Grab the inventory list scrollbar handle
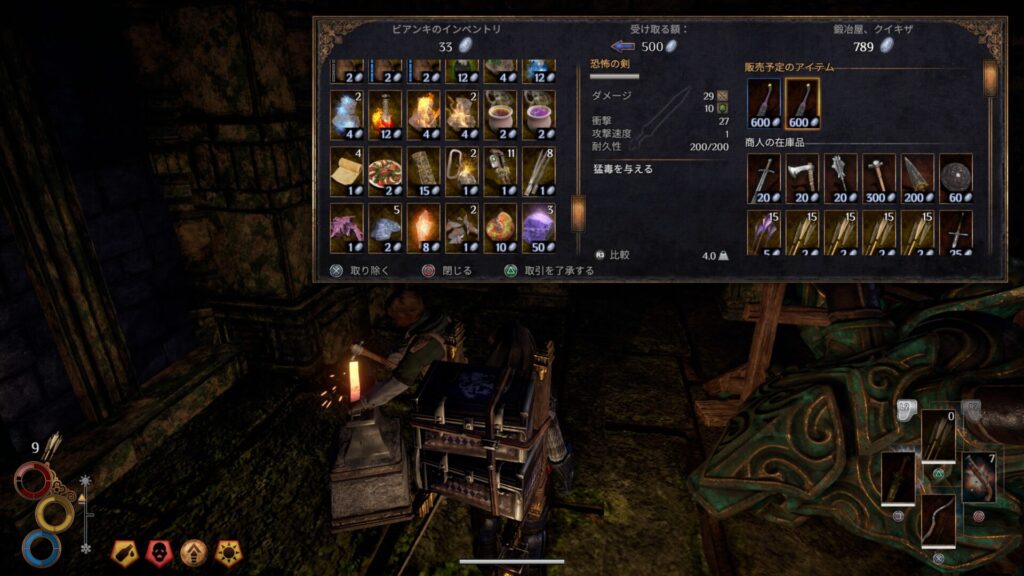 [x=577, y=213]
